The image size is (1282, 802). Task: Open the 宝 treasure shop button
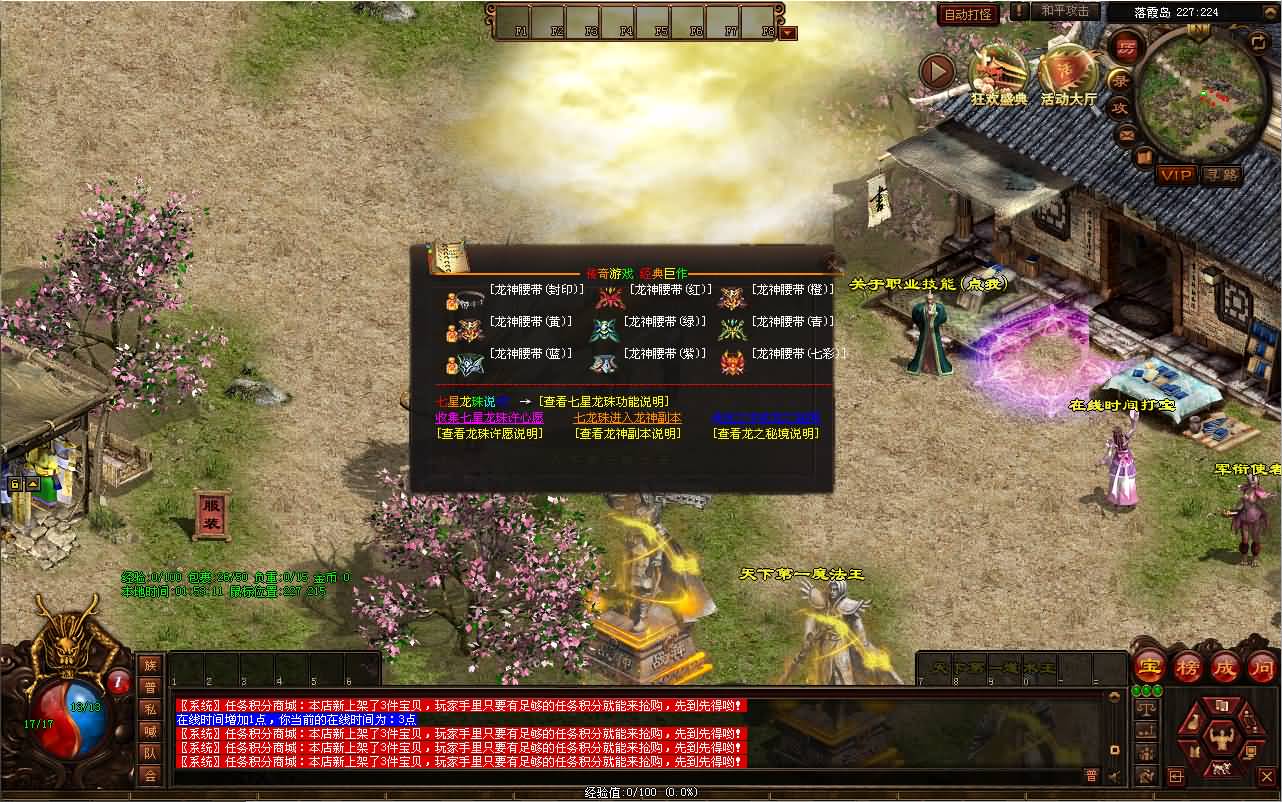point(1149,666)
